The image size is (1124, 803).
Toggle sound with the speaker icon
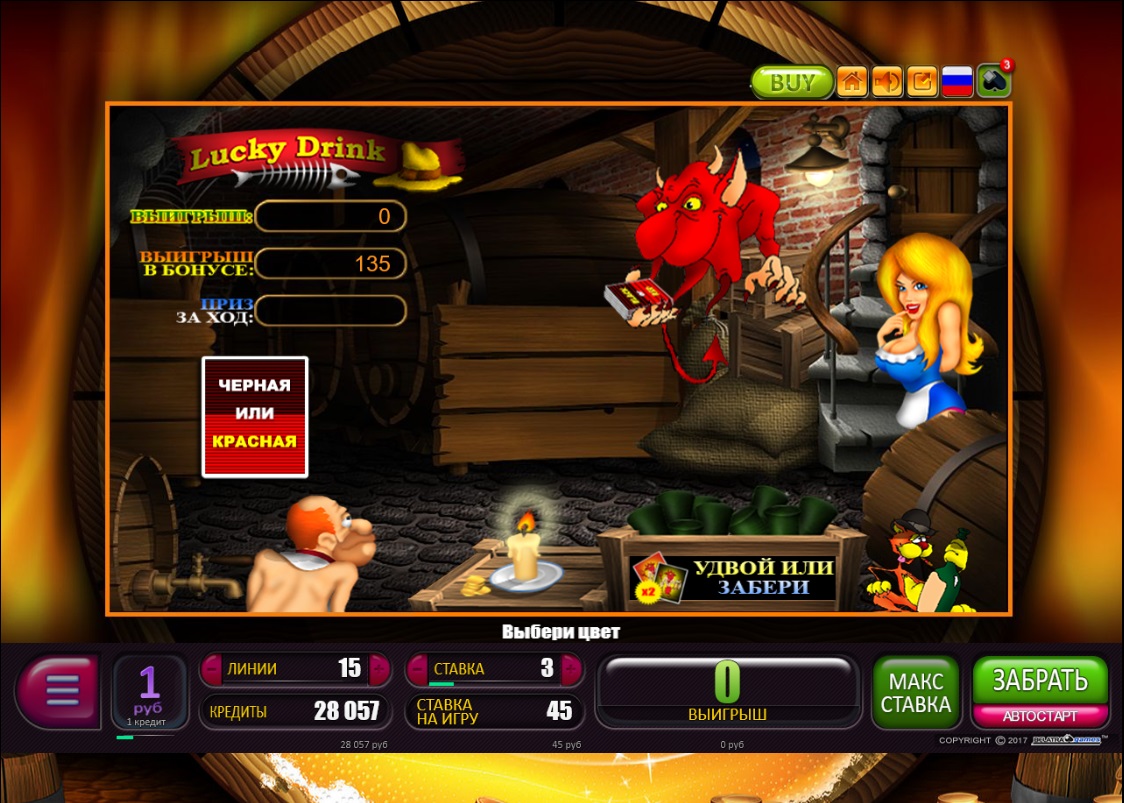[x=887, y=82]
